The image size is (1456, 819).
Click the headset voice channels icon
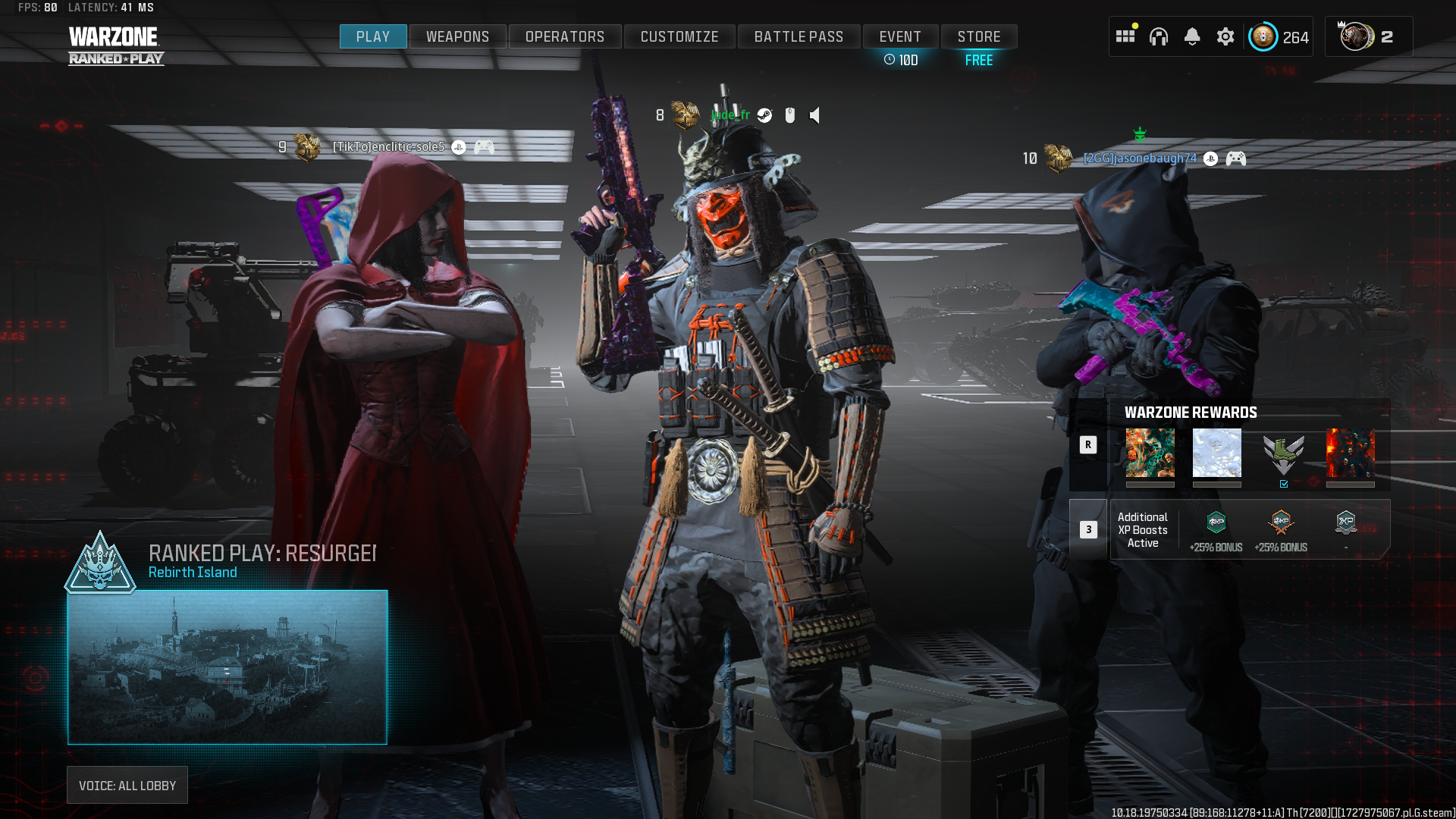coord(1159,36)
